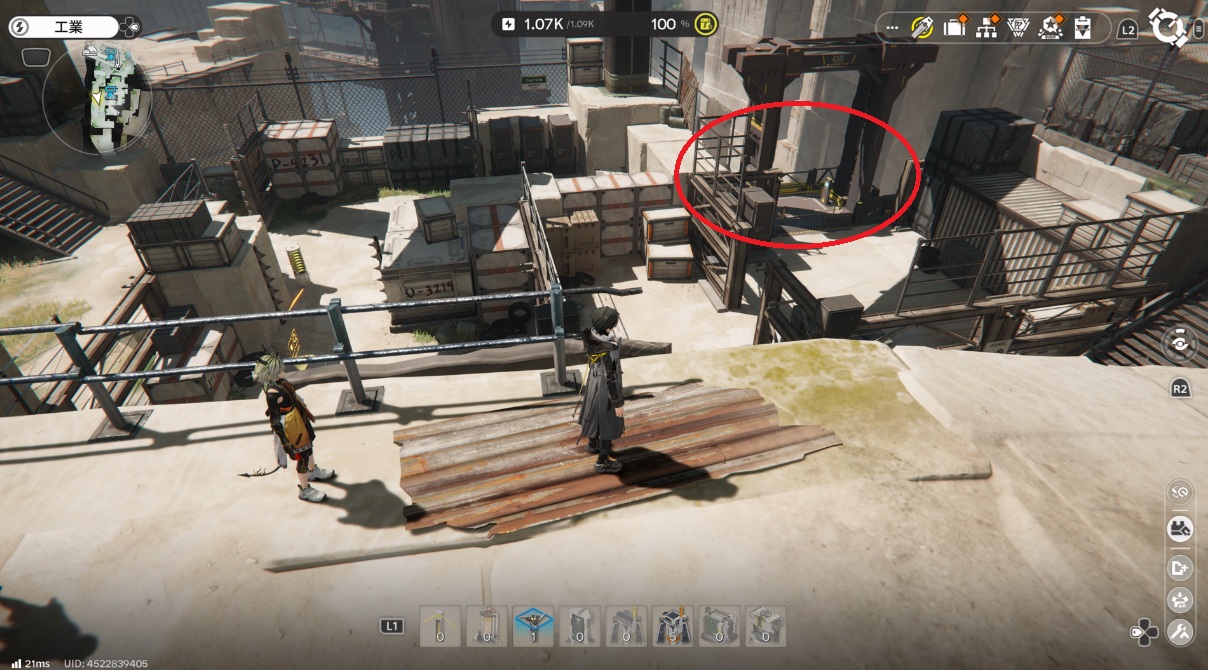
Task: Open the hierarchy tree icon
Action: click(x=988, y=28)
